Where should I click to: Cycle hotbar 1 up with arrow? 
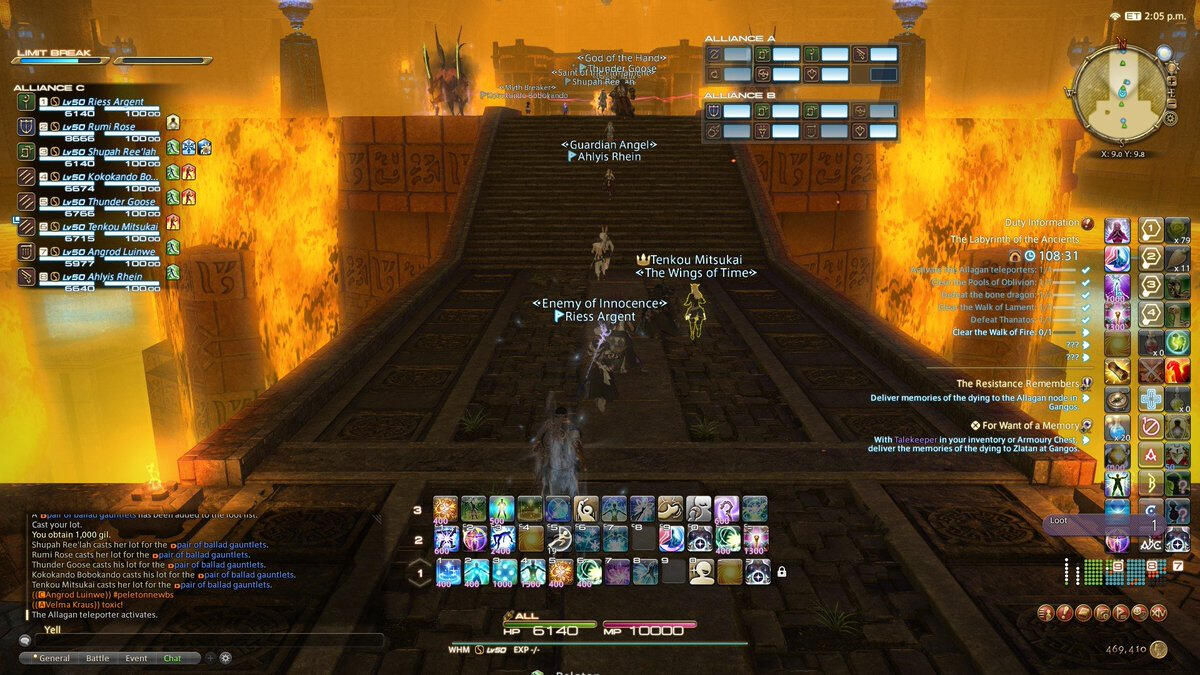[x=420, y=563]
